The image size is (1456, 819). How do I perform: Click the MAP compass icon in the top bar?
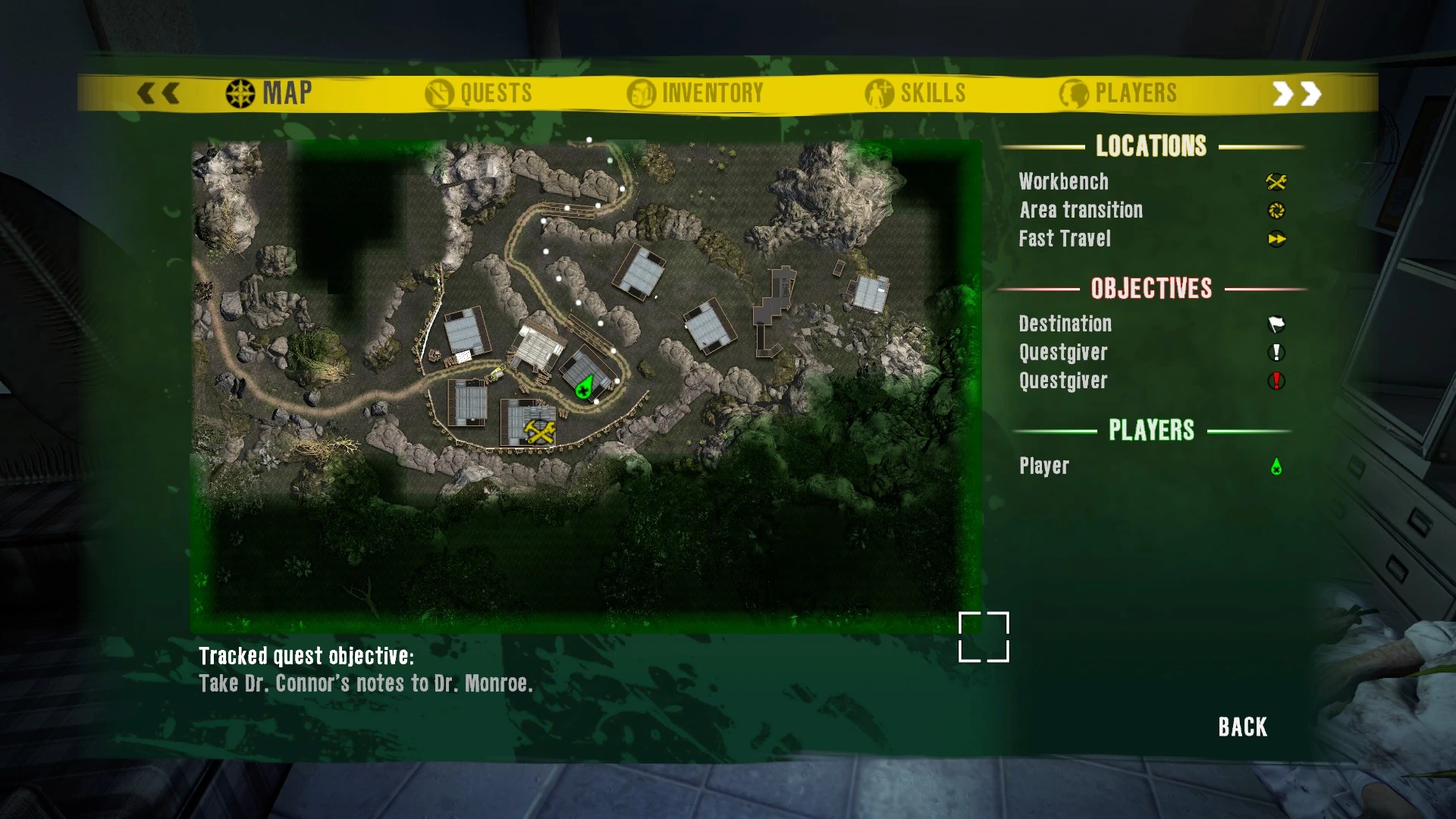click(239, 92)
